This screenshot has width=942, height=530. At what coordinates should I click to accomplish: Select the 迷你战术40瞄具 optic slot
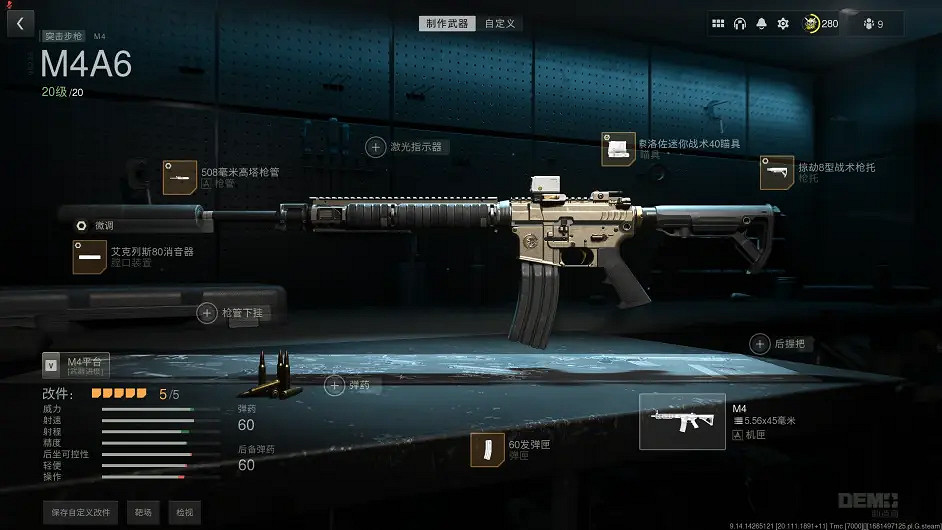[x=618, y=148]
